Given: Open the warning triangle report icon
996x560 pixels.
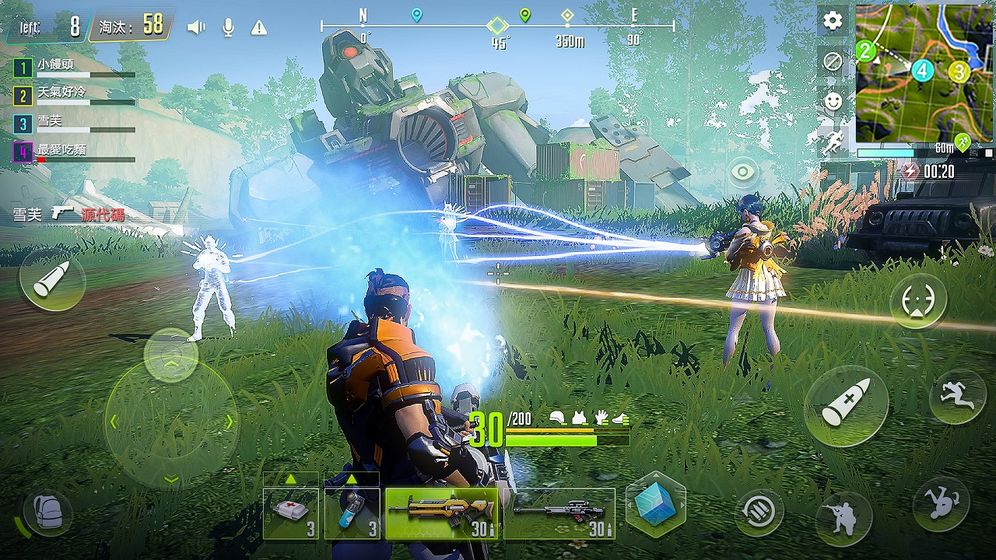Looking at the screenshot, I should (259, 27).
